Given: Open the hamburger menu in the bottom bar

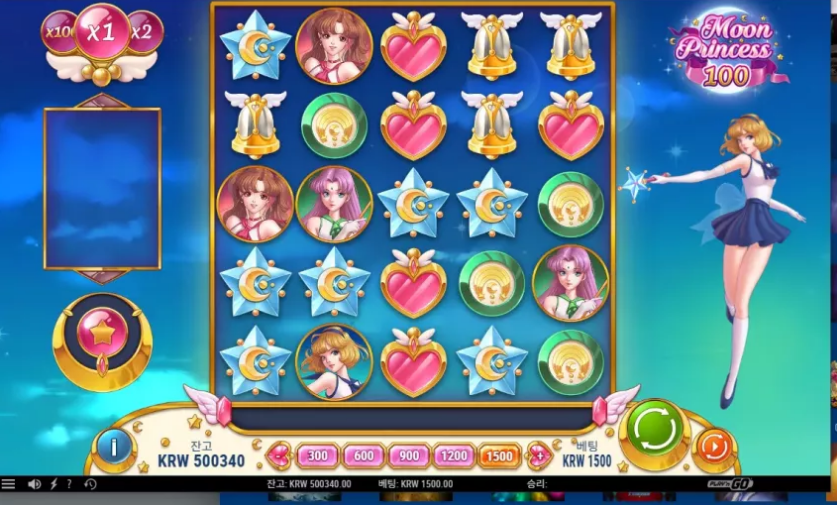Looking at the screenshot, I should (9, 484).
